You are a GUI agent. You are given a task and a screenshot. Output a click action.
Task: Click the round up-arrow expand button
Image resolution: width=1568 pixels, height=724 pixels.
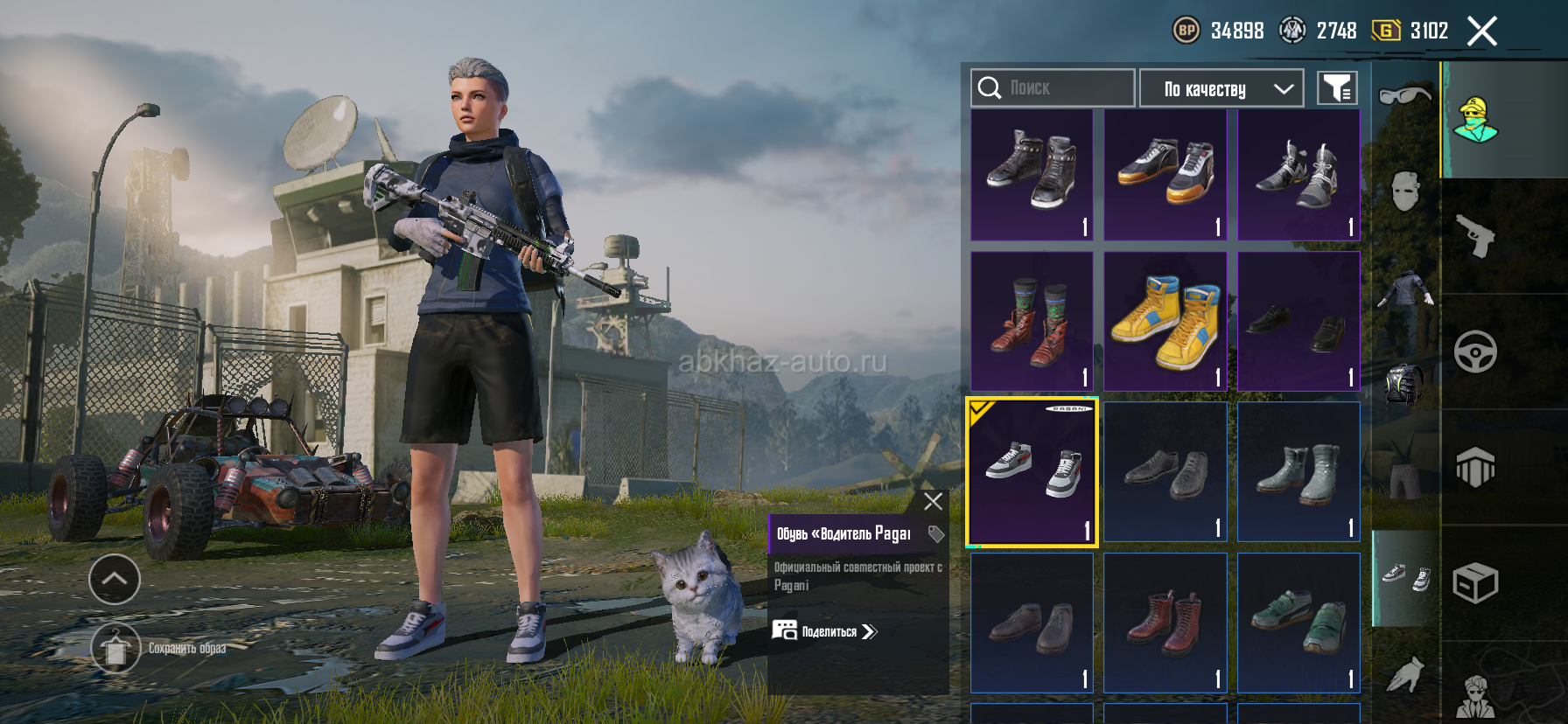tap(115, 579)
